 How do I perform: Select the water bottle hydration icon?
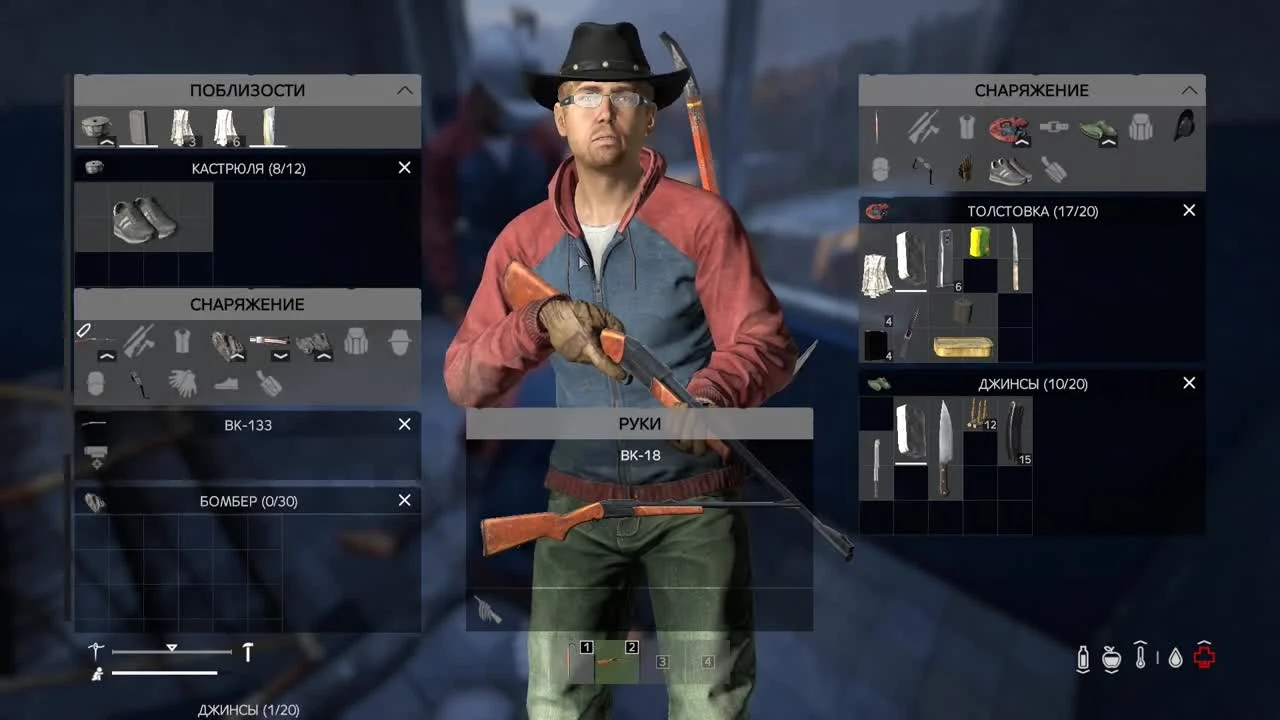click(x=1083, y=657)
